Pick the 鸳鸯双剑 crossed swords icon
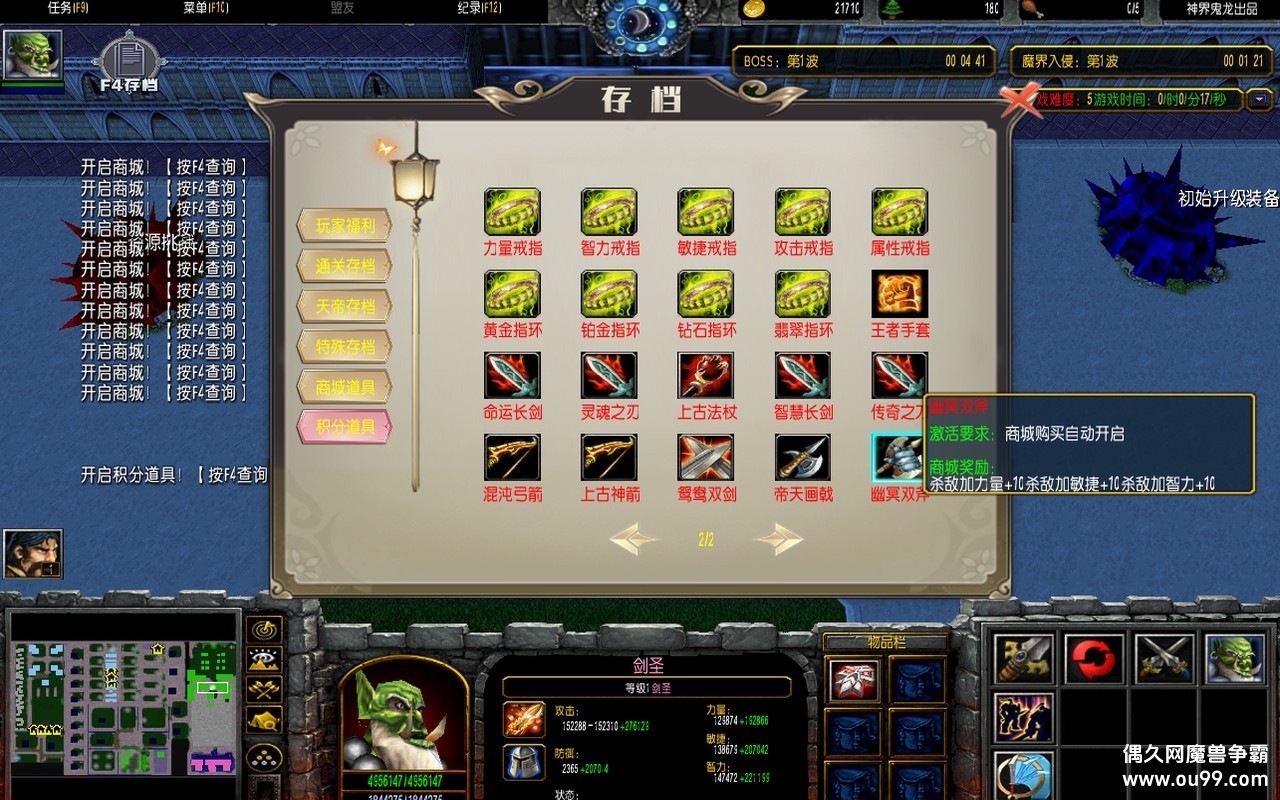Image resolution: width=1280 pixels, height=800 pixels. click(706, 458)
